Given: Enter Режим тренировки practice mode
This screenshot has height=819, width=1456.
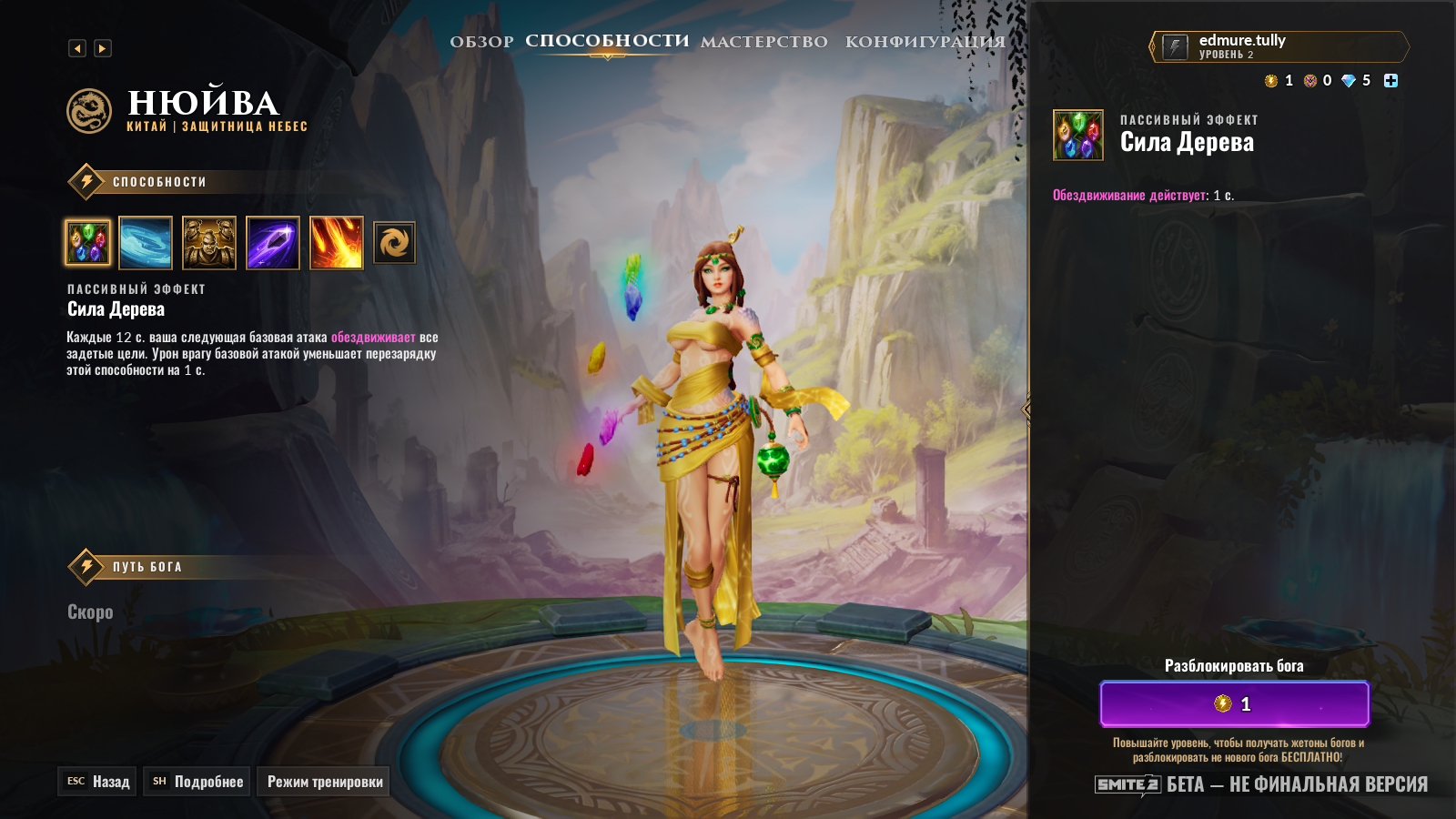Looking at the screenshot, I should pos(324,782).
